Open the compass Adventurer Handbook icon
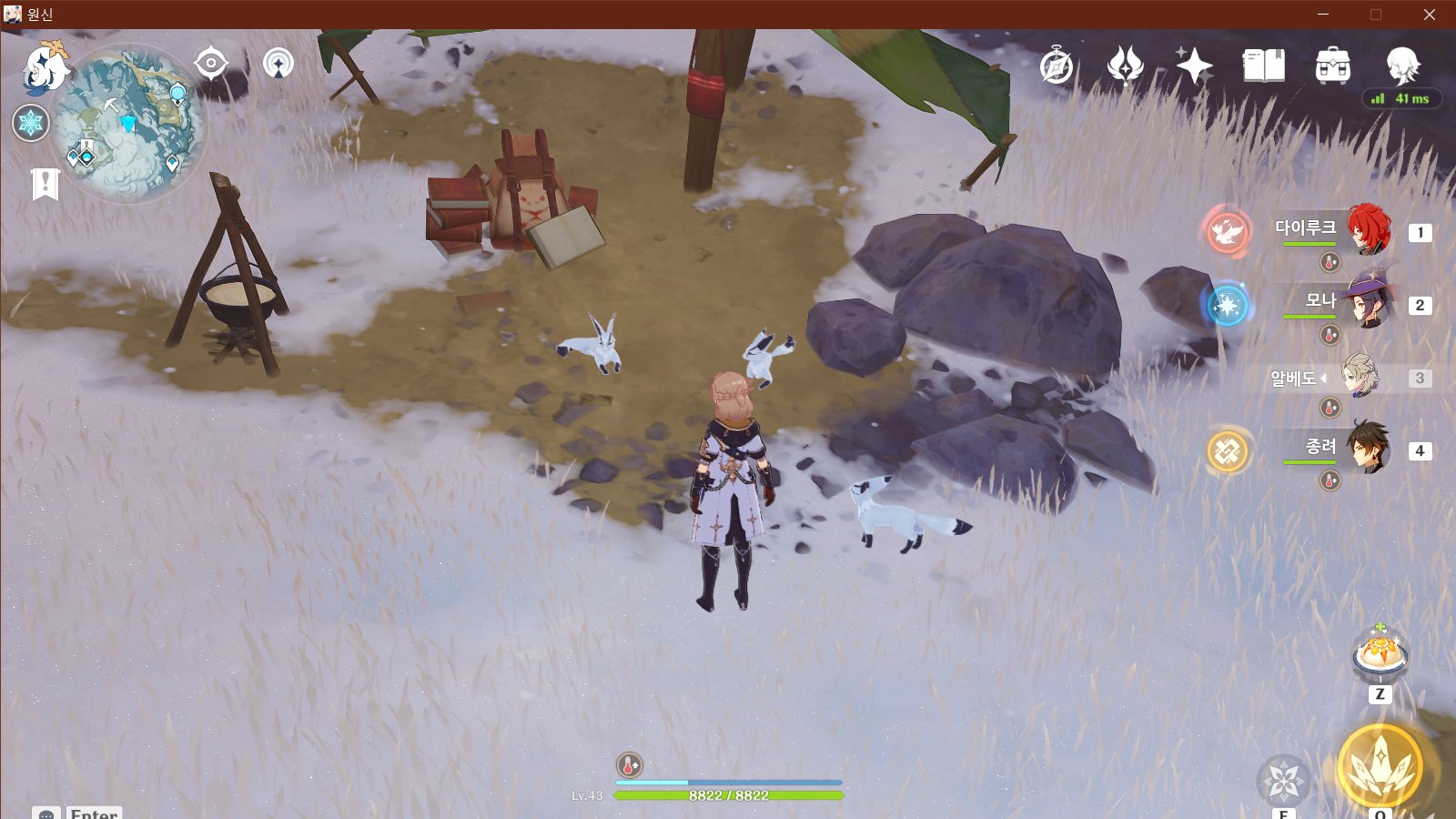The width and height of the screenshot is (1456, 819). pyautogui.click(x=1057, y=66)
